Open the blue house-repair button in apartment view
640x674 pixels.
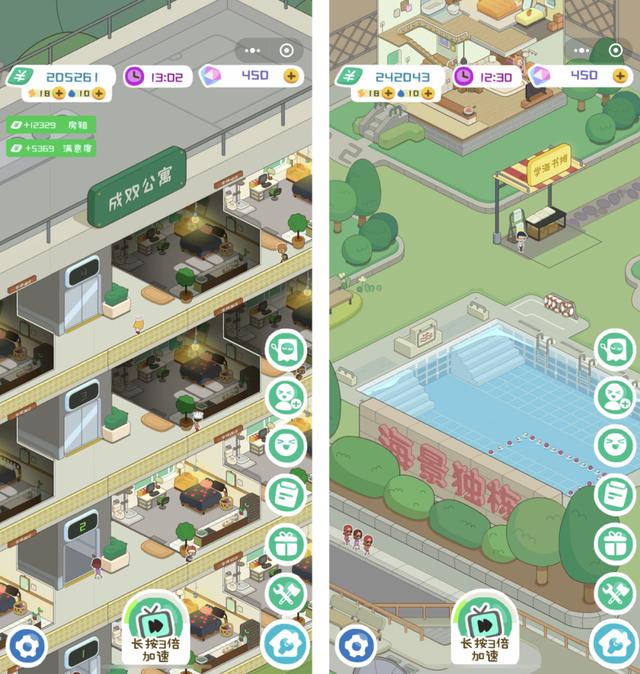[x=285, y=645]
